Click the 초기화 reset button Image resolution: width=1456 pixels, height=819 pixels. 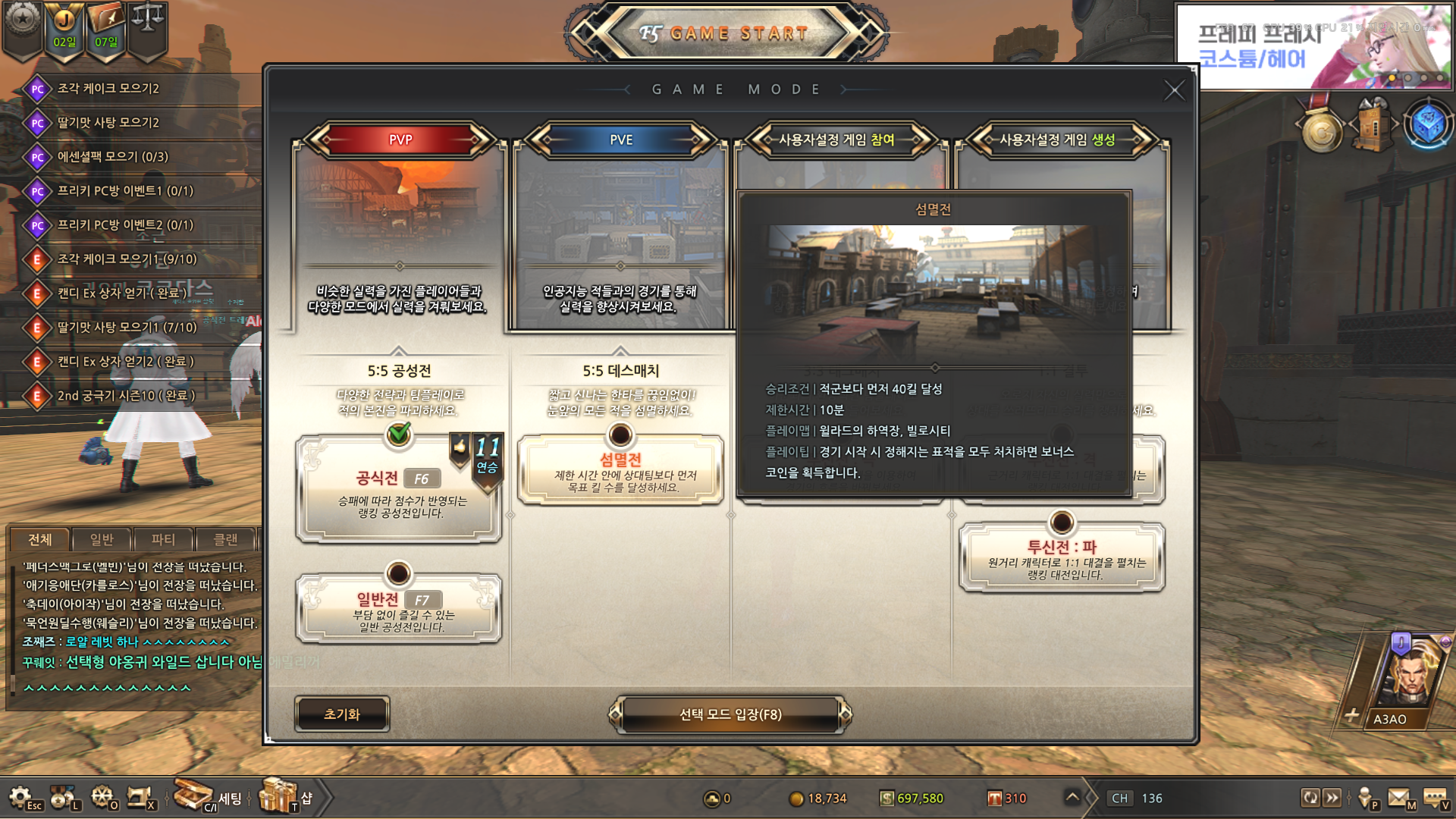[342, 714]
